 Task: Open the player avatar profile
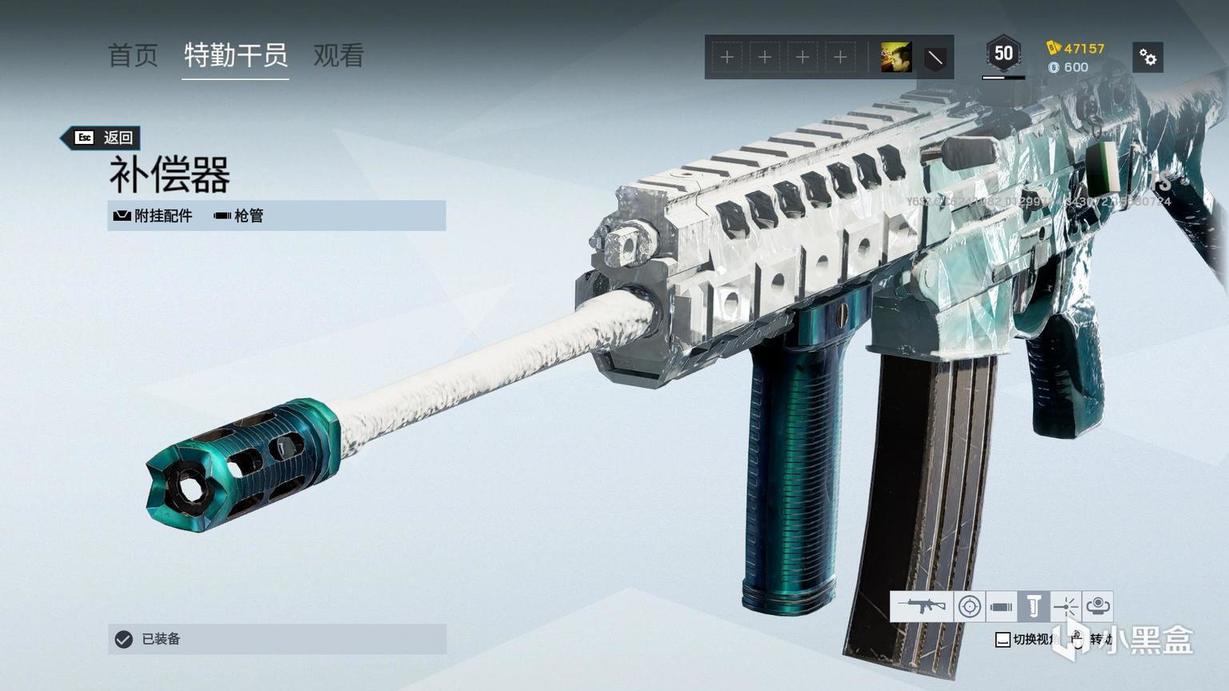click(895, 57)
